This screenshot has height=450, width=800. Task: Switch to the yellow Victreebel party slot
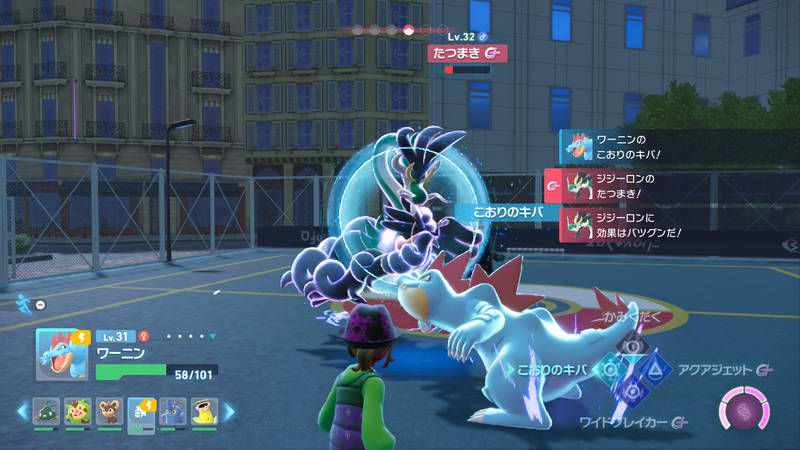point(206,412)
